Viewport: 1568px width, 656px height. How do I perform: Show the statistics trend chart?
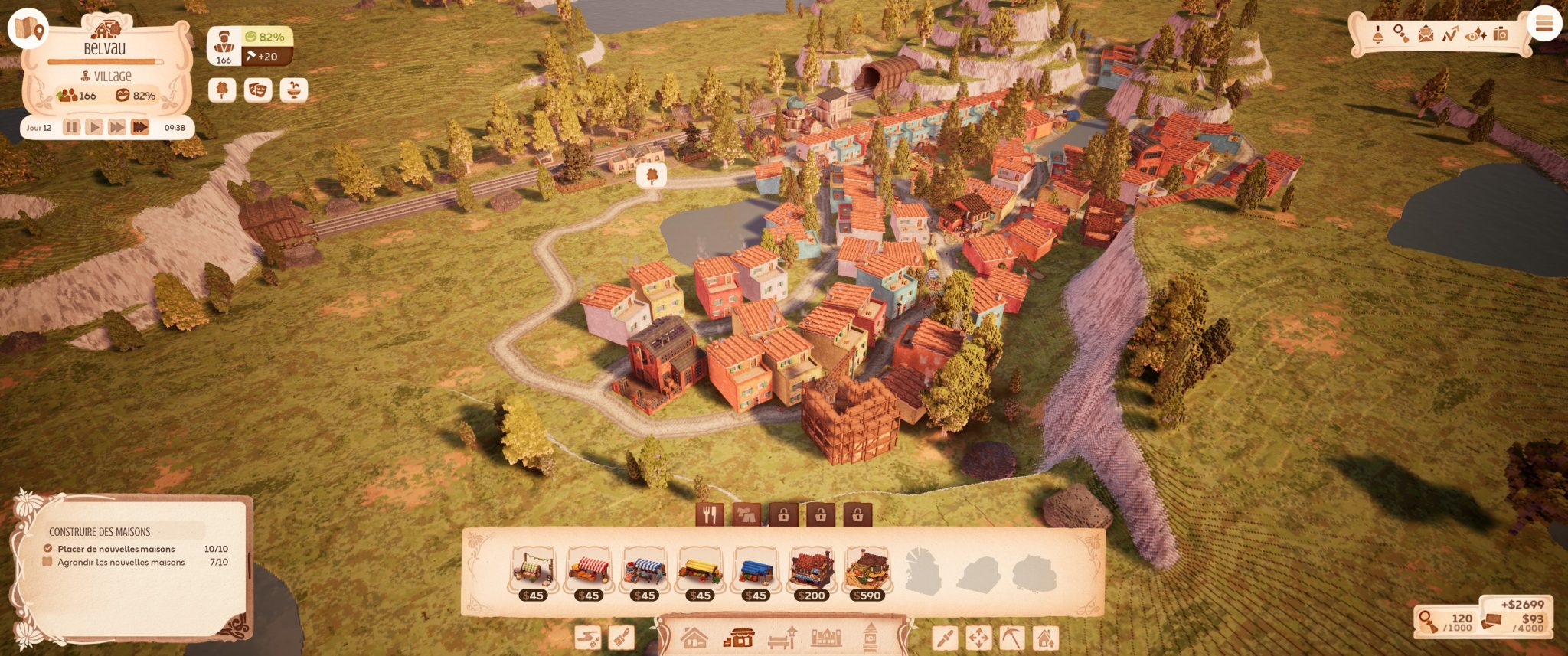pos(1450,34)
